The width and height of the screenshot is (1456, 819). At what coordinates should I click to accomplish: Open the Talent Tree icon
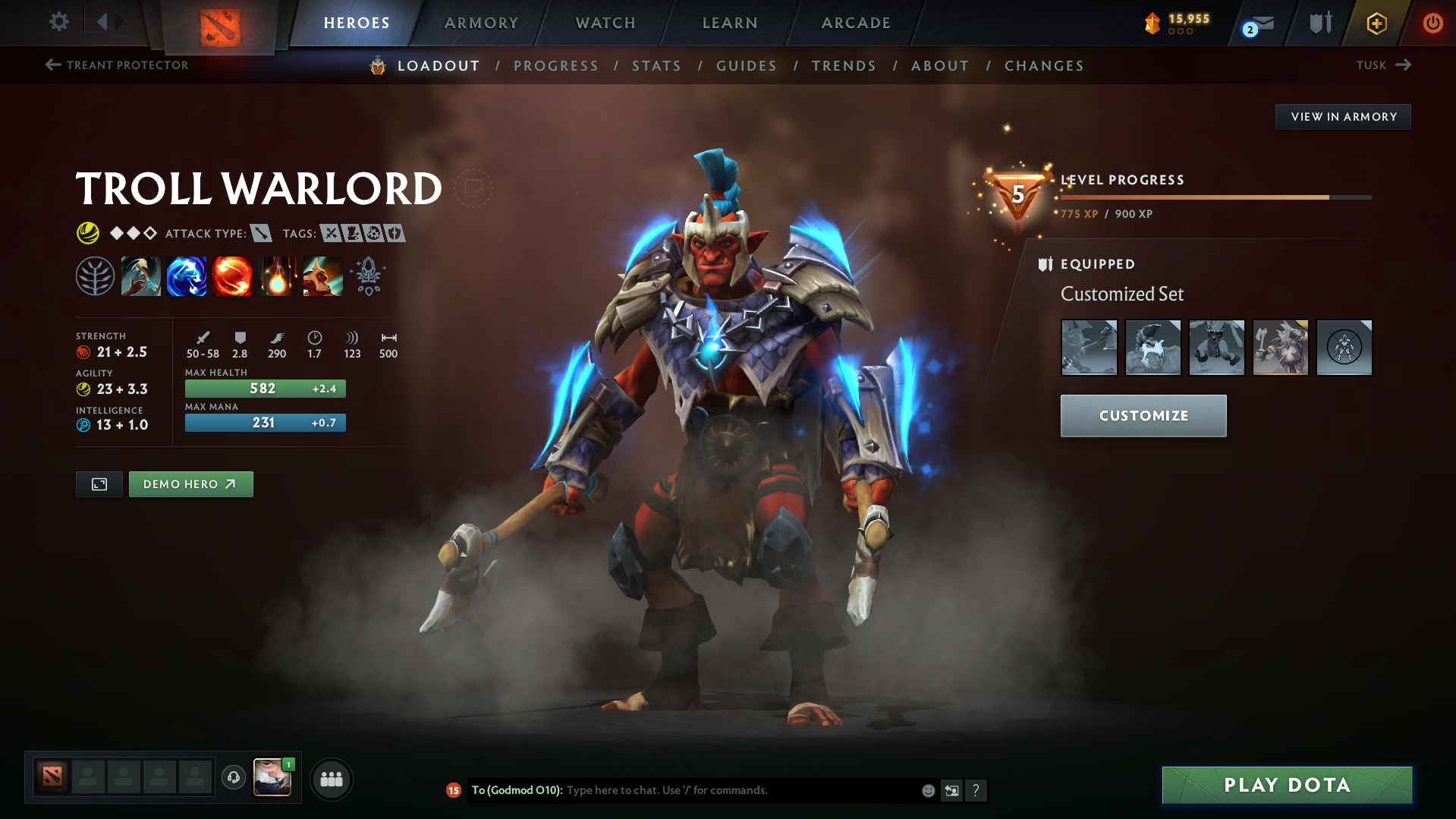pyautogui.click(x=95, y=276)
